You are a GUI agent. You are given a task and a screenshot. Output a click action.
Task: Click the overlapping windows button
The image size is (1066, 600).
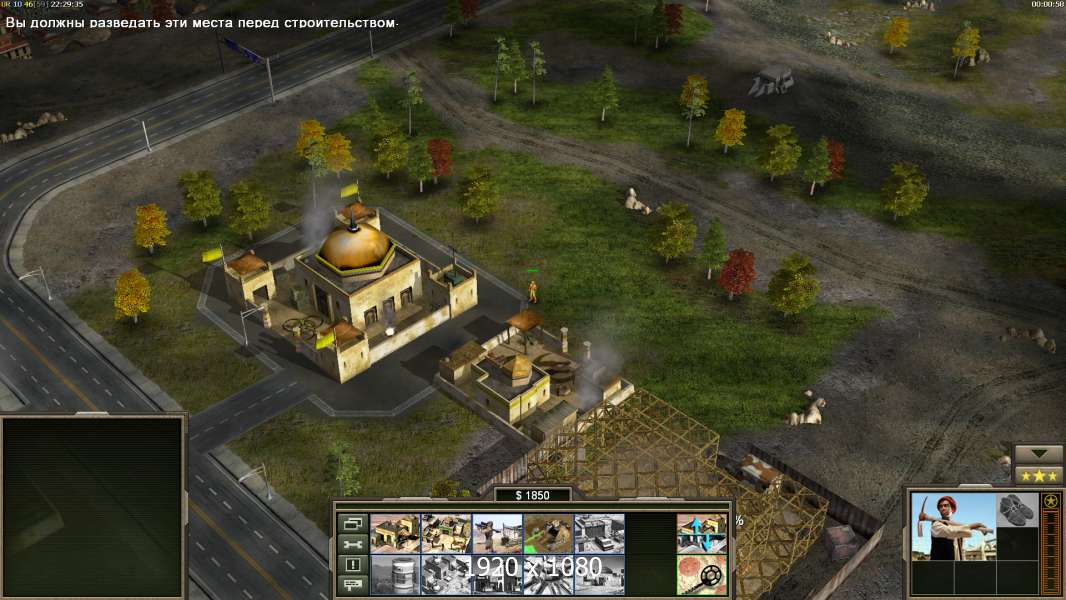[x=351, y=523]
